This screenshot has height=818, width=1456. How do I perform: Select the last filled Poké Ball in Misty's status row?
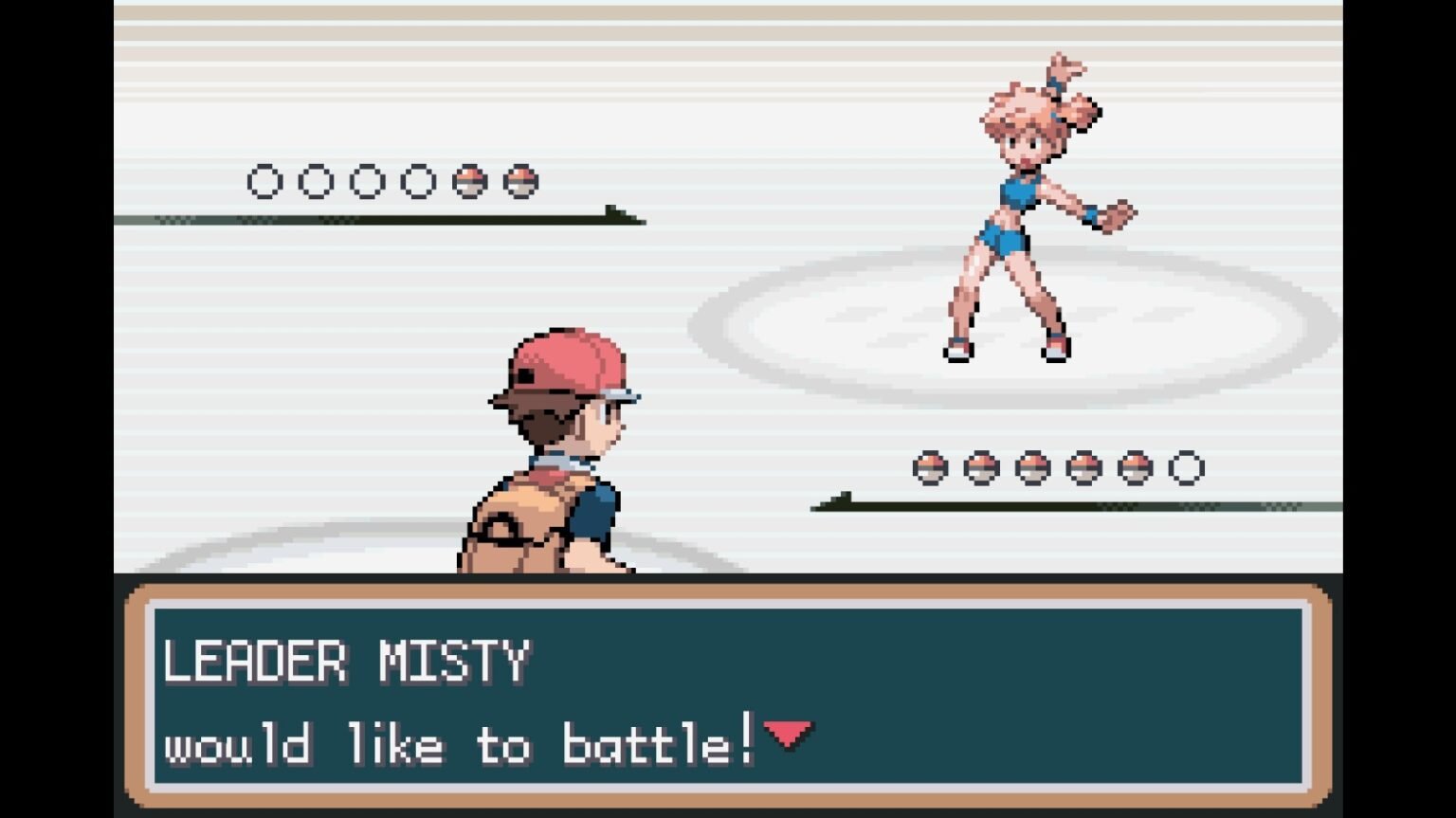pyautogui.click(x=520, y=180)
